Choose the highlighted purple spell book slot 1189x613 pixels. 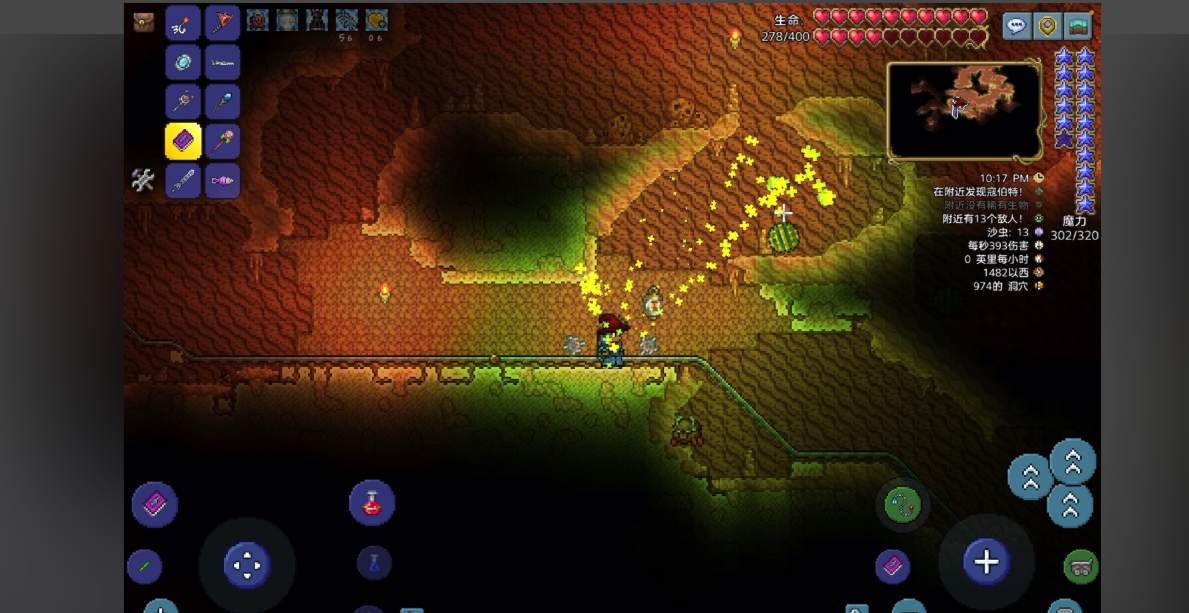[183, 141]
